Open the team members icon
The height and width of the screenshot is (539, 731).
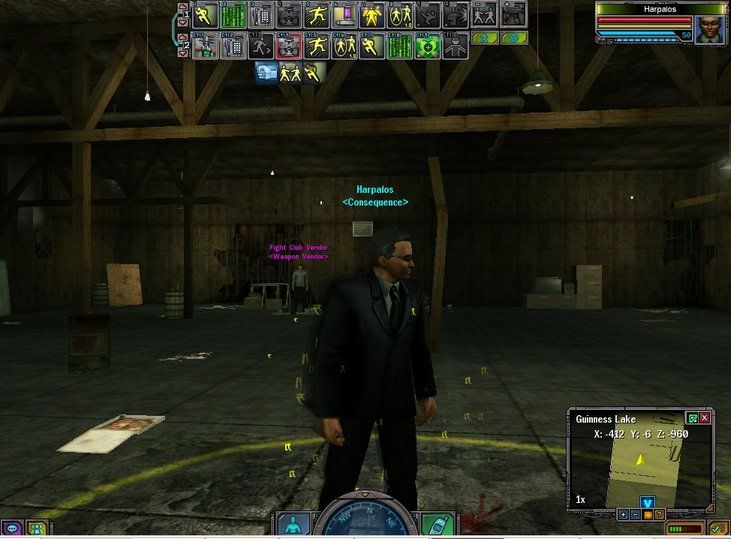(x=37, y=528)
